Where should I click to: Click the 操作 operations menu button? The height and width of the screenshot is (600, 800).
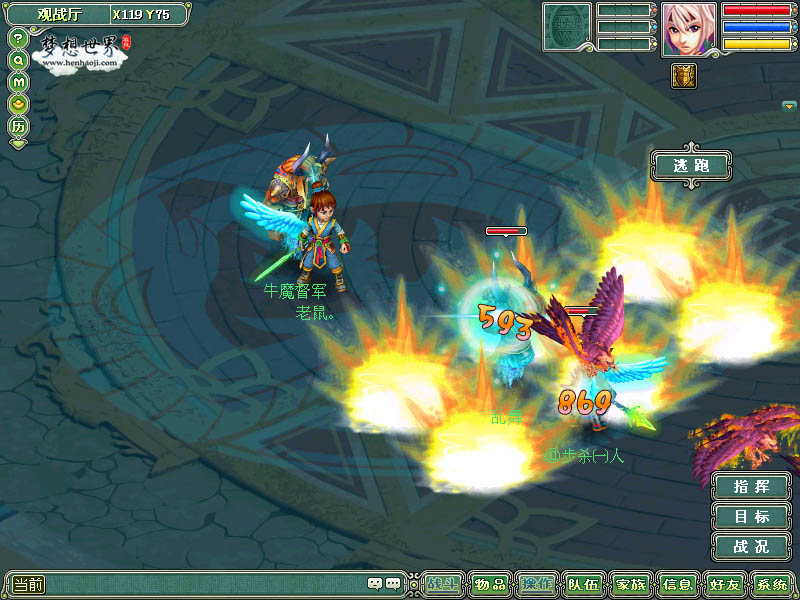537,585
